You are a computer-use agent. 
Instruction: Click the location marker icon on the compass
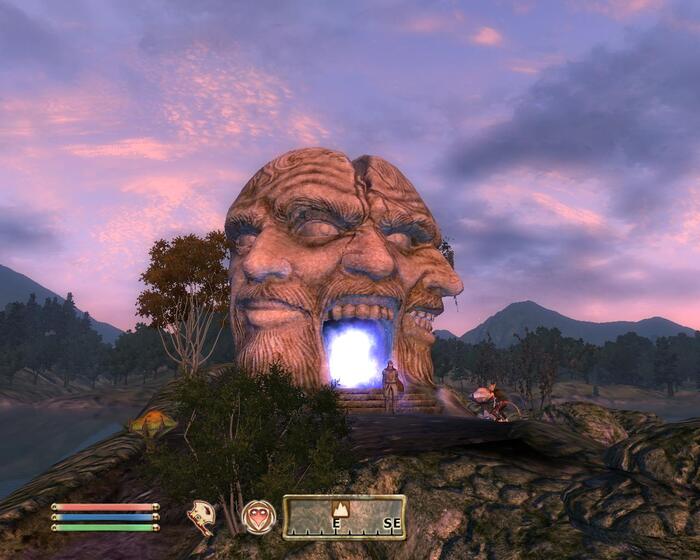point(340,509)
